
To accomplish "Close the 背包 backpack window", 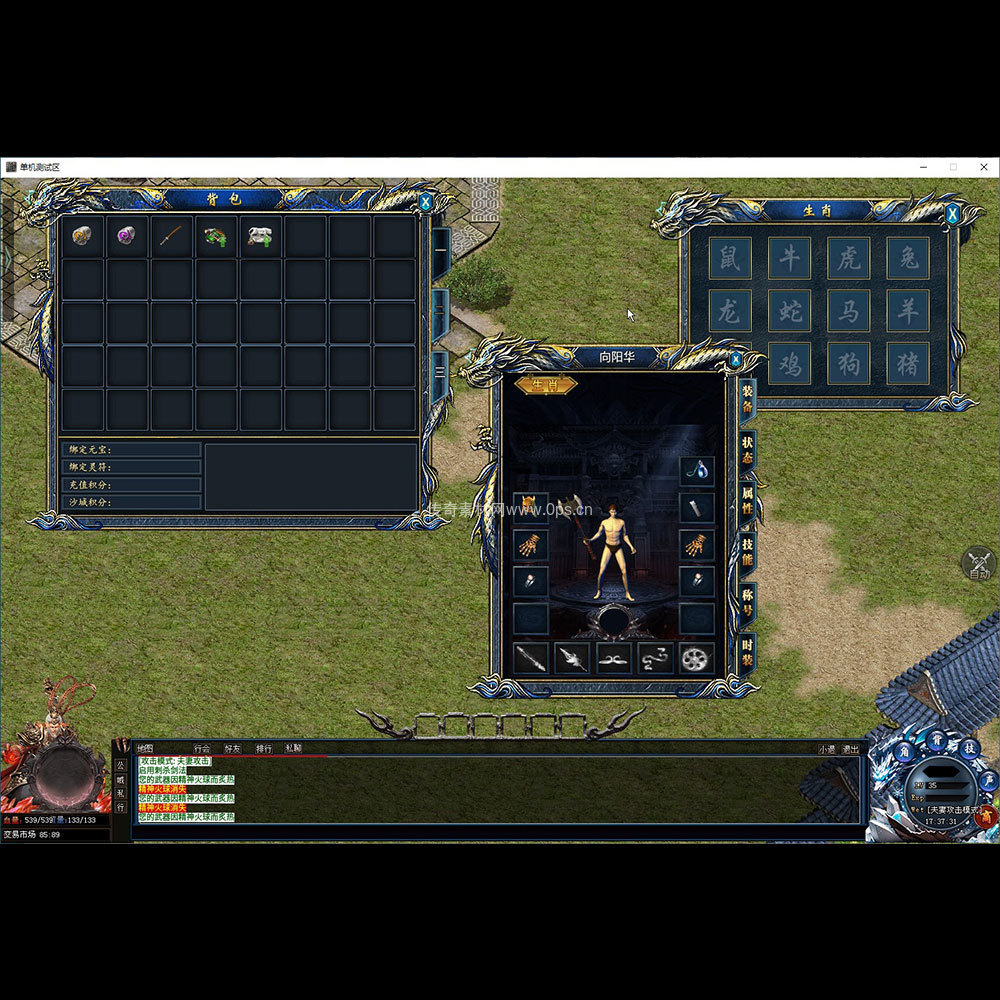I will click(426, 202).
